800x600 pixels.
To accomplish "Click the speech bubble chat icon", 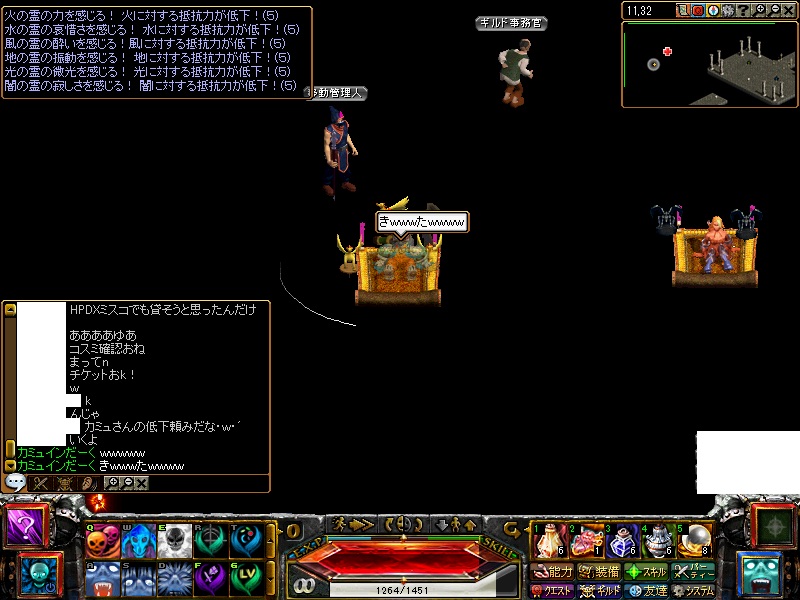I will 15,482.
